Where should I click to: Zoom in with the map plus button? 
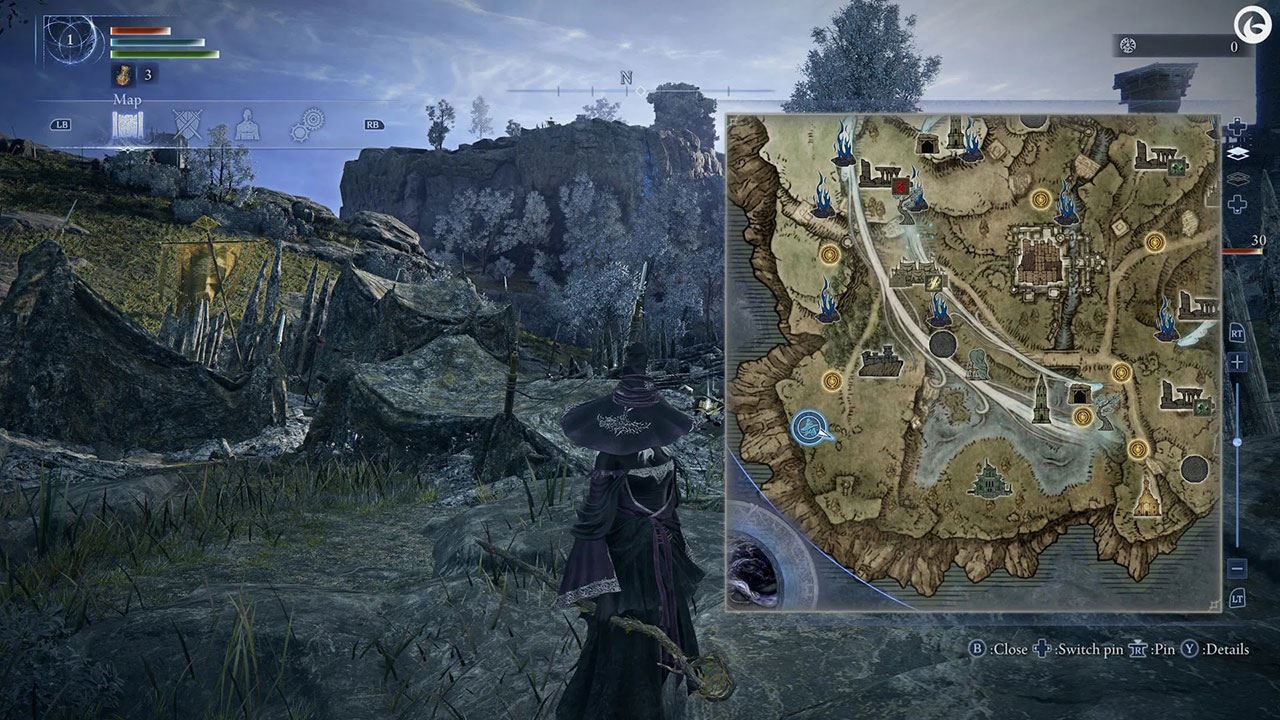click(x=1237, y=362)
